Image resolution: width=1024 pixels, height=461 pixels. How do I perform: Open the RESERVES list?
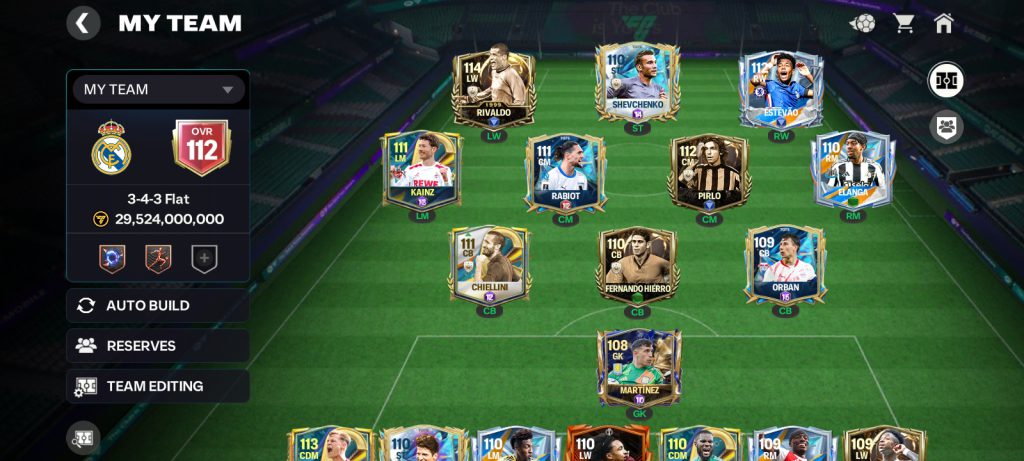coord(158,346)
